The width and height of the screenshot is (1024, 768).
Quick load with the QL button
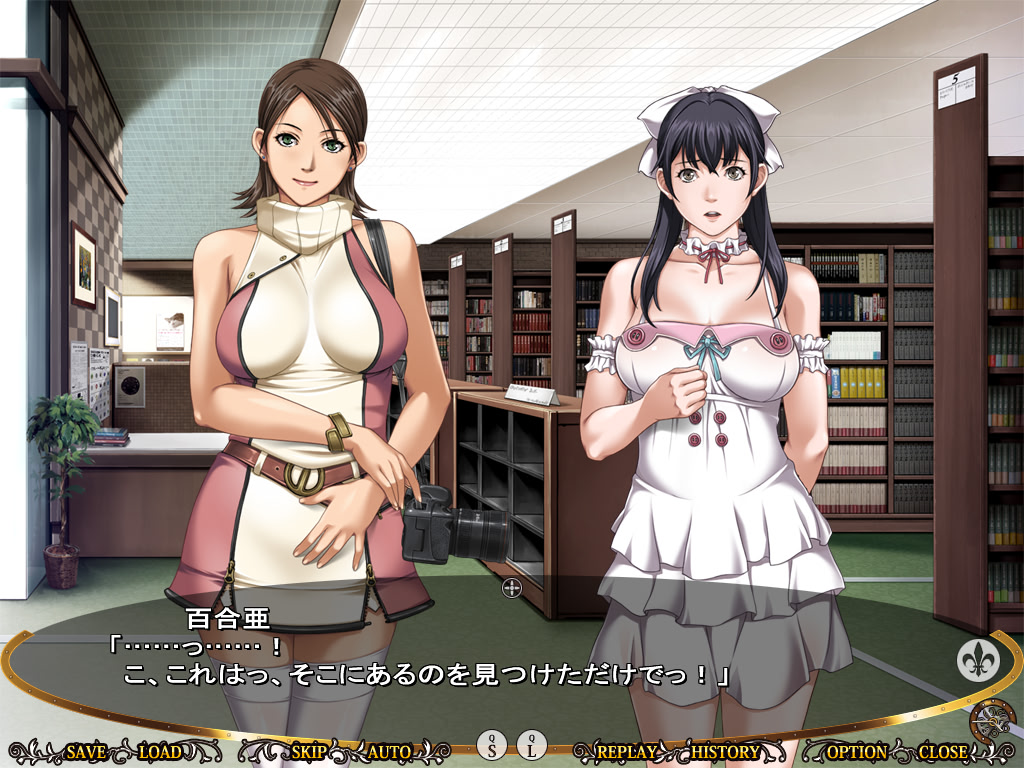(x=532, y=744)
